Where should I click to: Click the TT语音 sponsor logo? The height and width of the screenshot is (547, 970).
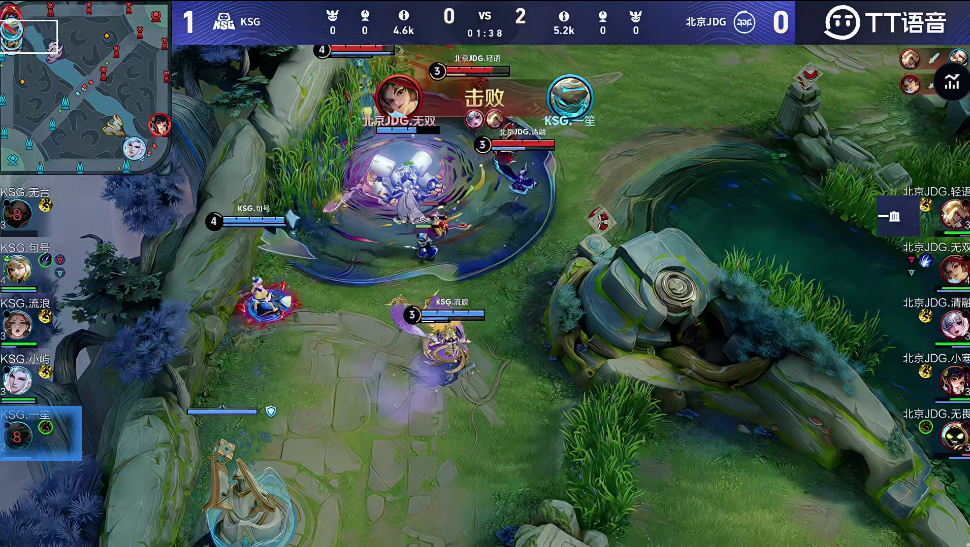[884, 21]
